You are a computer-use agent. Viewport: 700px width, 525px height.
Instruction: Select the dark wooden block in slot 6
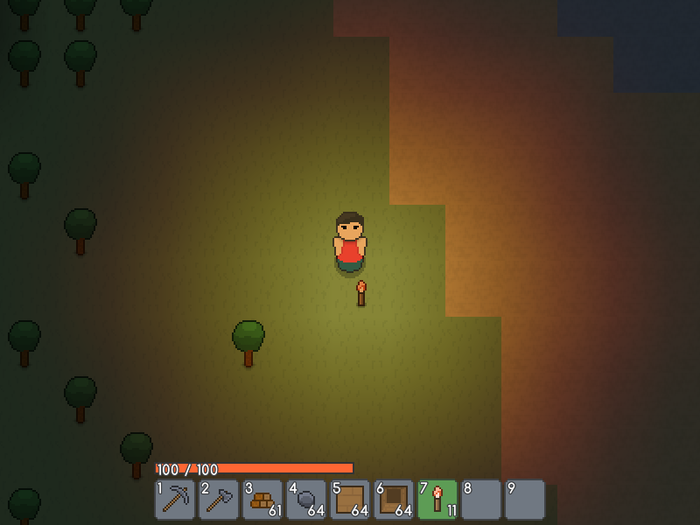point(394,499)
